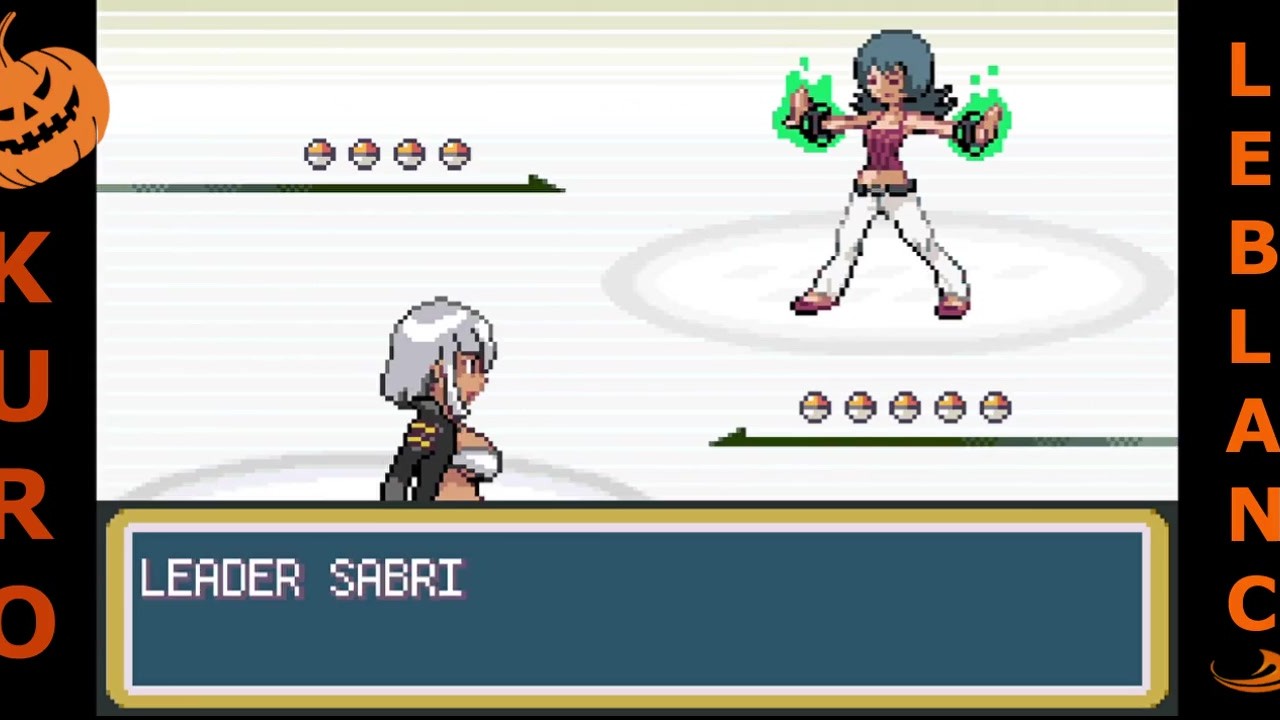
Task: Click the opponent's green HP bar
Action: click(330, 186)
